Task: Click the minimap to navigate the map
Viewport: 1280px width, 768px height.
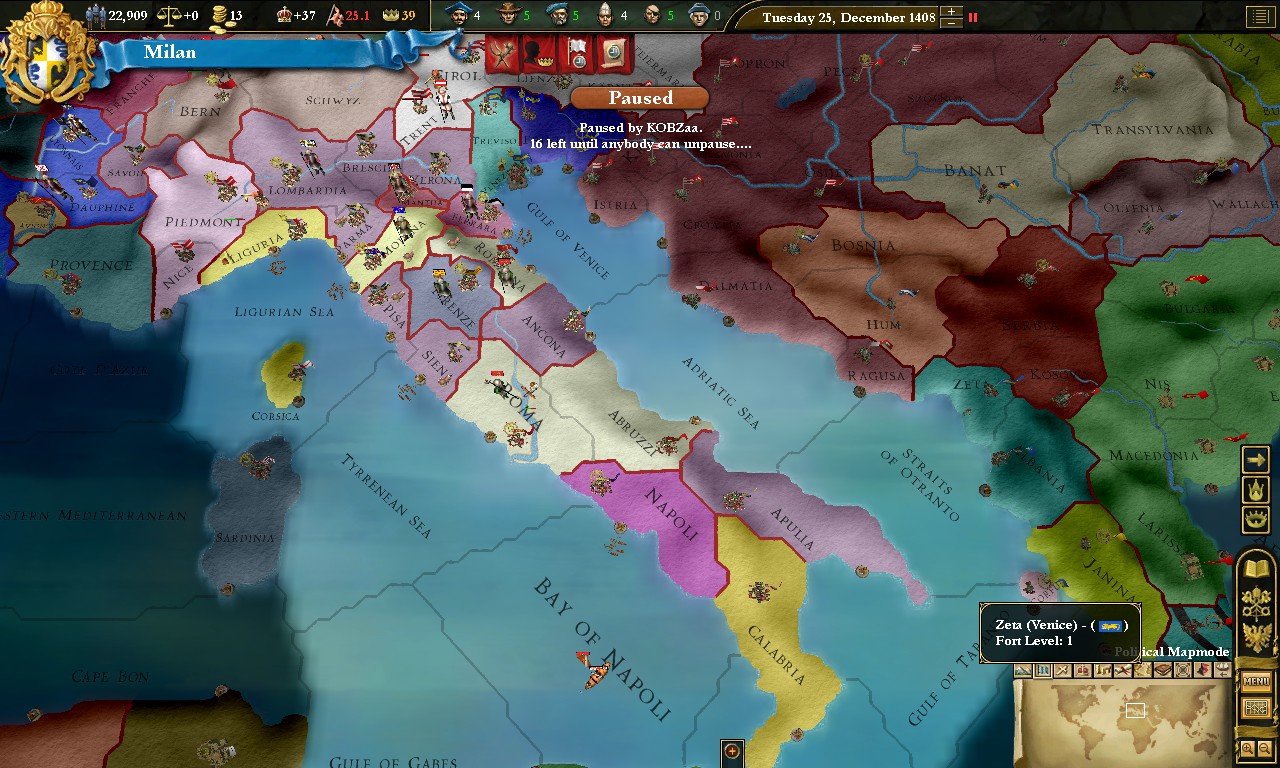Action: [1130, 720]
